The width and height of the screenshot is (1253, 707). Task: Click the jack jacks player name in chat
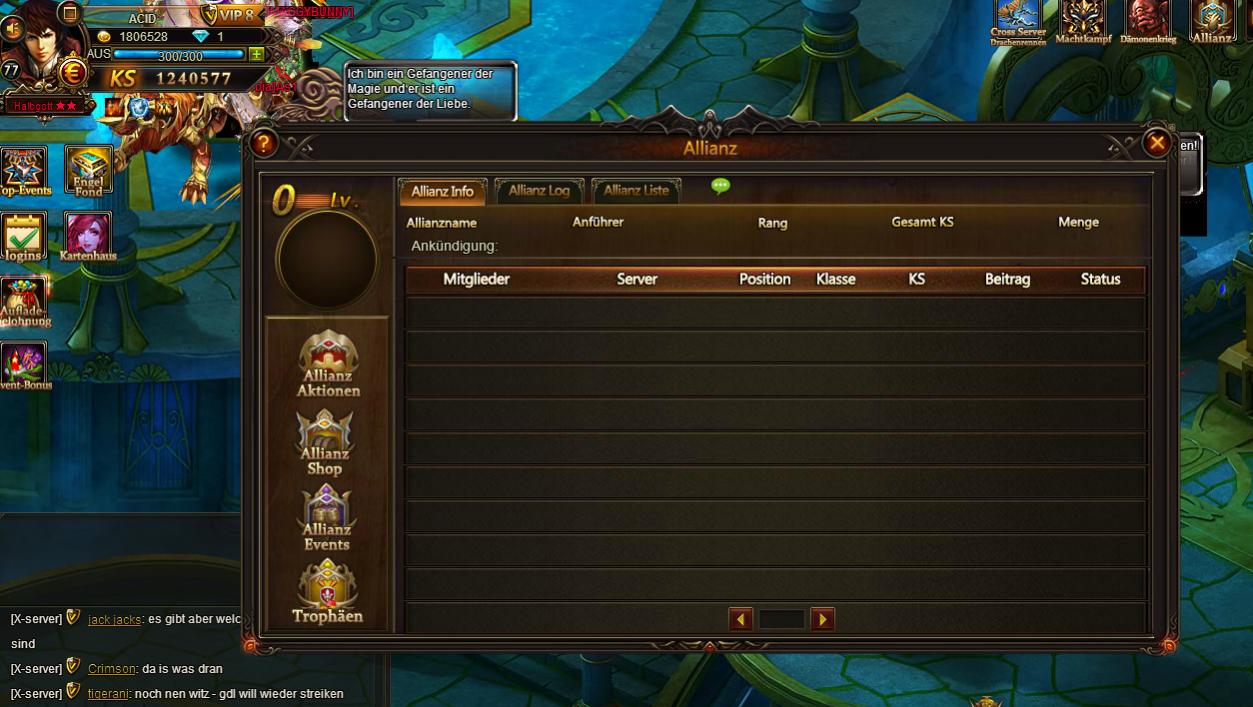click(114, 620)
